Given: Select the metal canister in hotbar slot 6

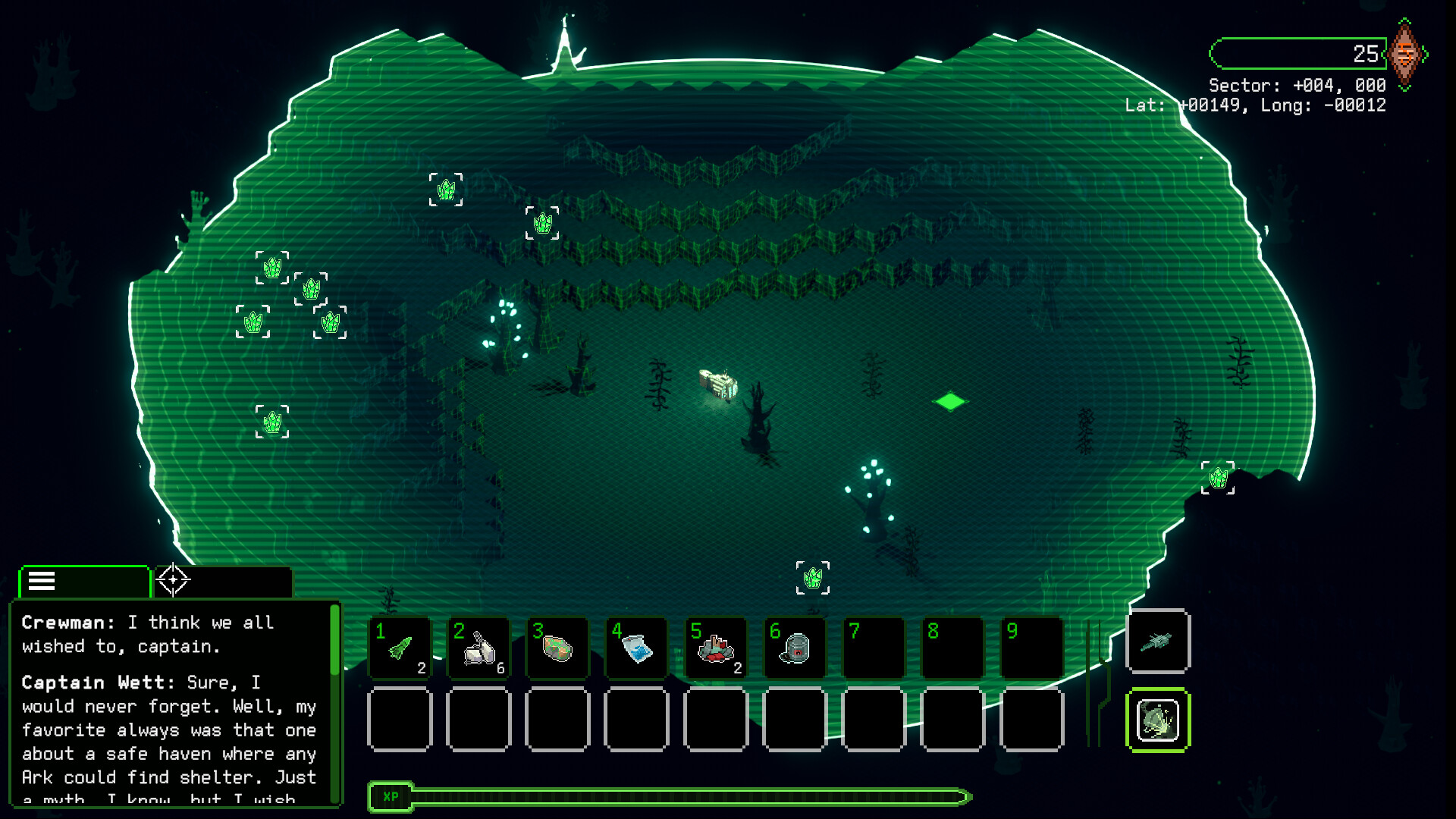Looking at the screenshot, I should pos(794,648).
